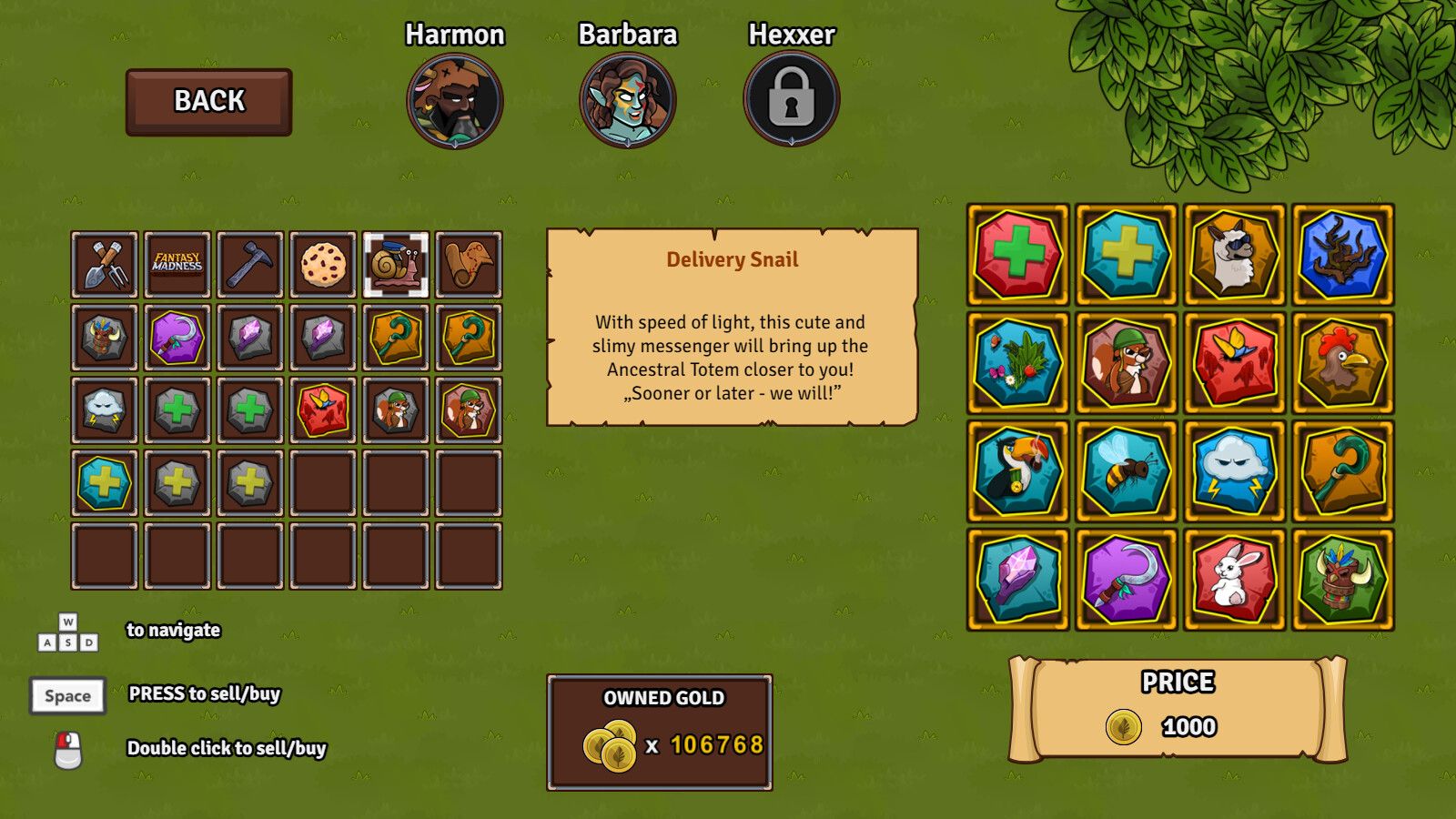
Task: Select the toucan shop item
Action: click(x=1017, y=470)
